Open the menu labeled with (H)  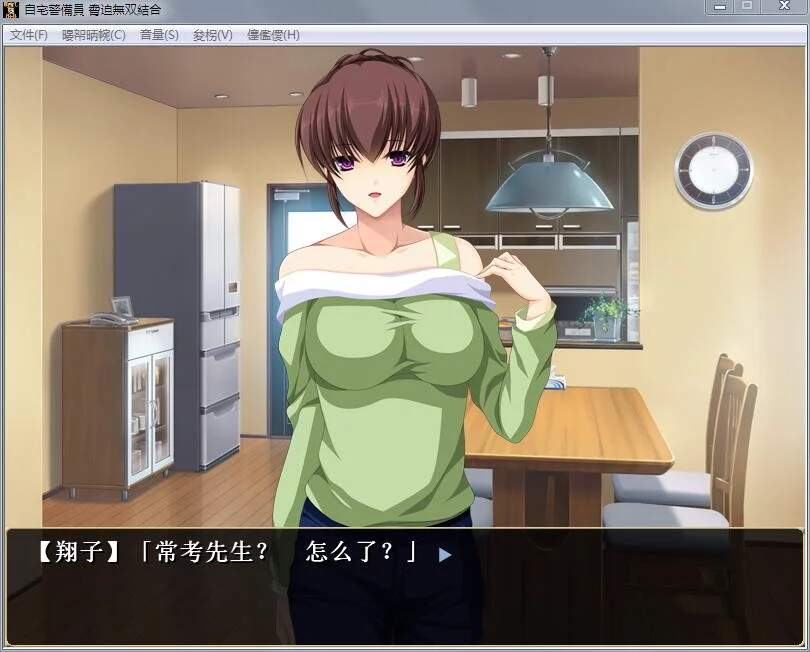[273, 35]
